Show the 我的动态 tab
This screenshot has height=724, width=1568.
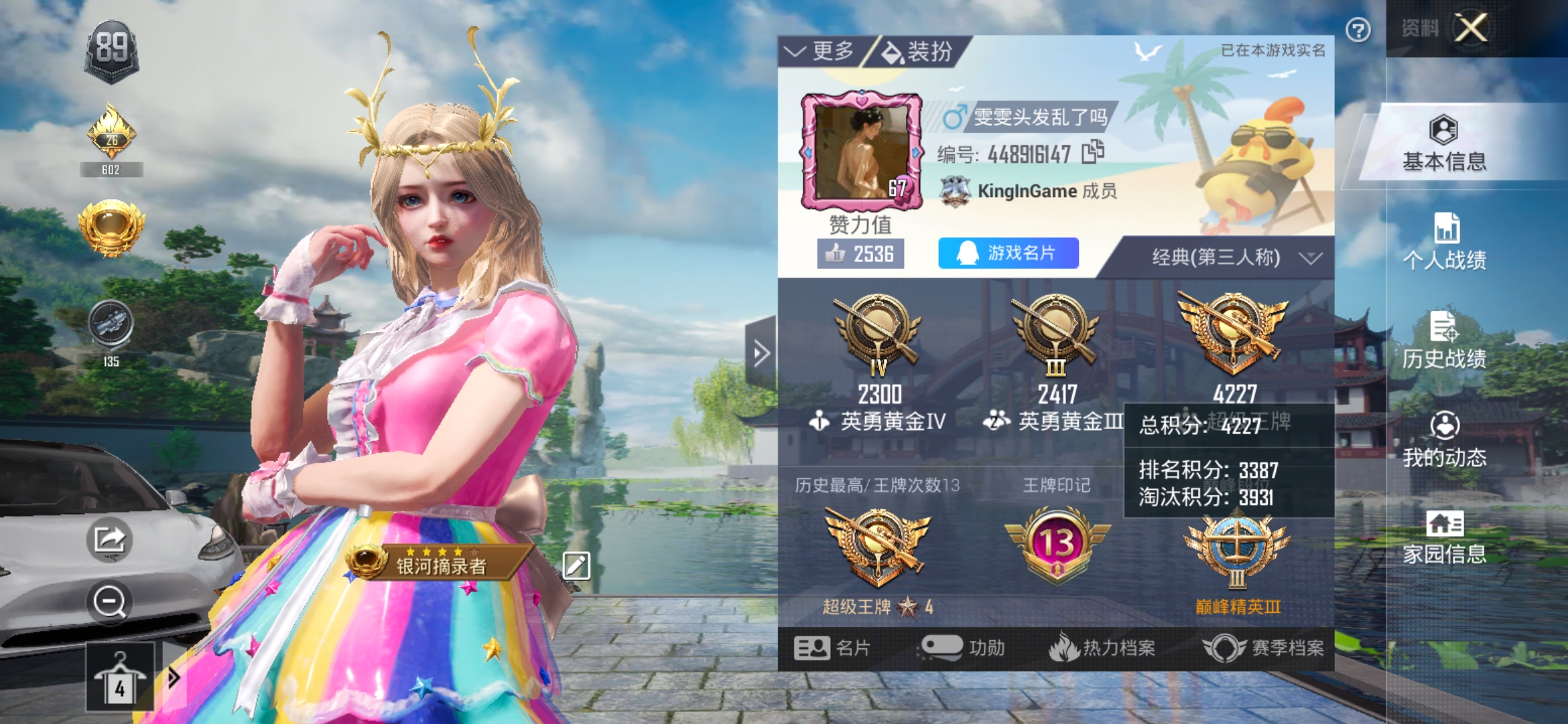coord(1444,440)
